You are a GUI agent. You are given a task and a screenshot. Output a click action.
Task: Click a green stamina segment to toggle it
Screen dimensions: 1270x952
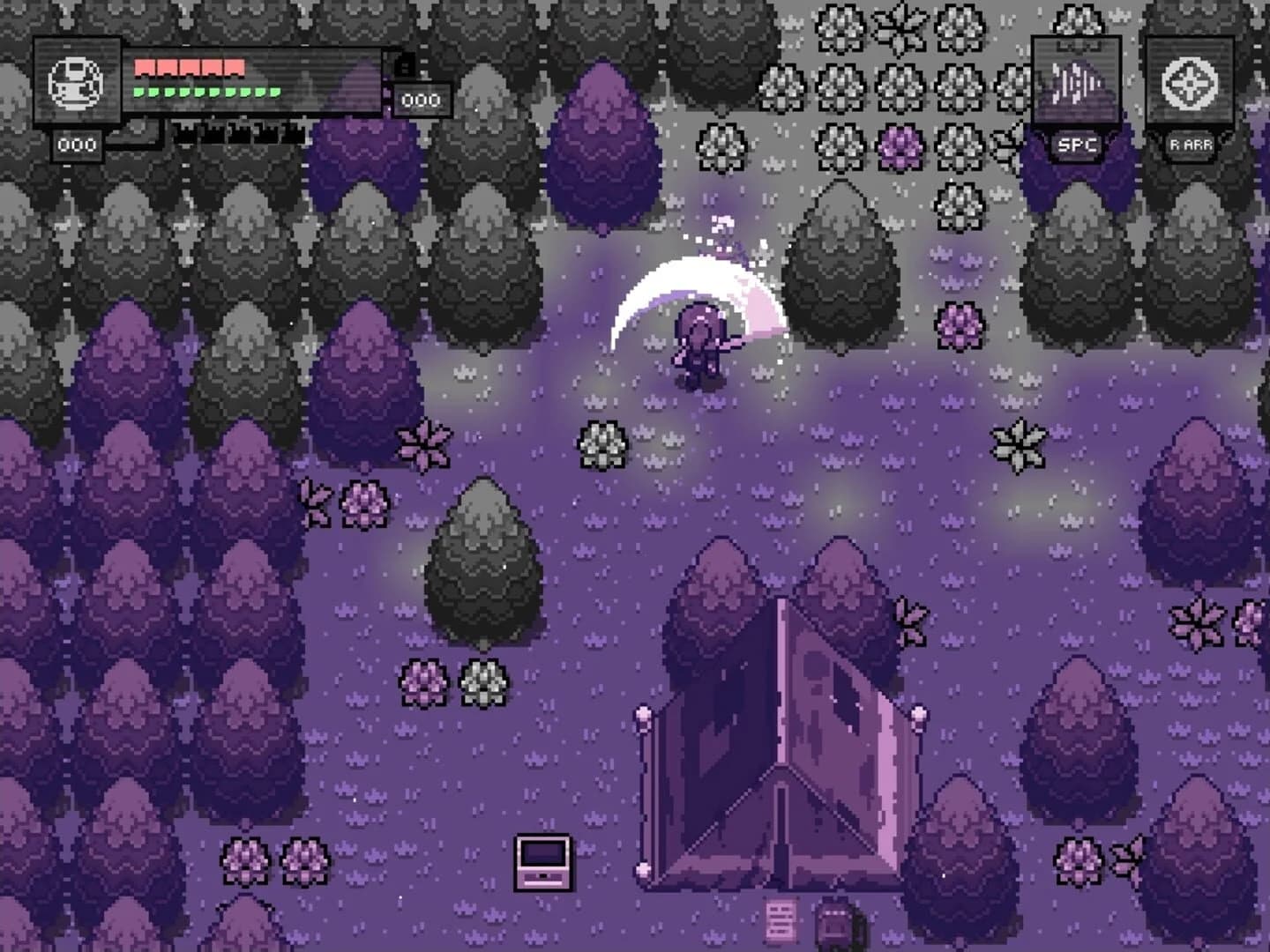176,90
